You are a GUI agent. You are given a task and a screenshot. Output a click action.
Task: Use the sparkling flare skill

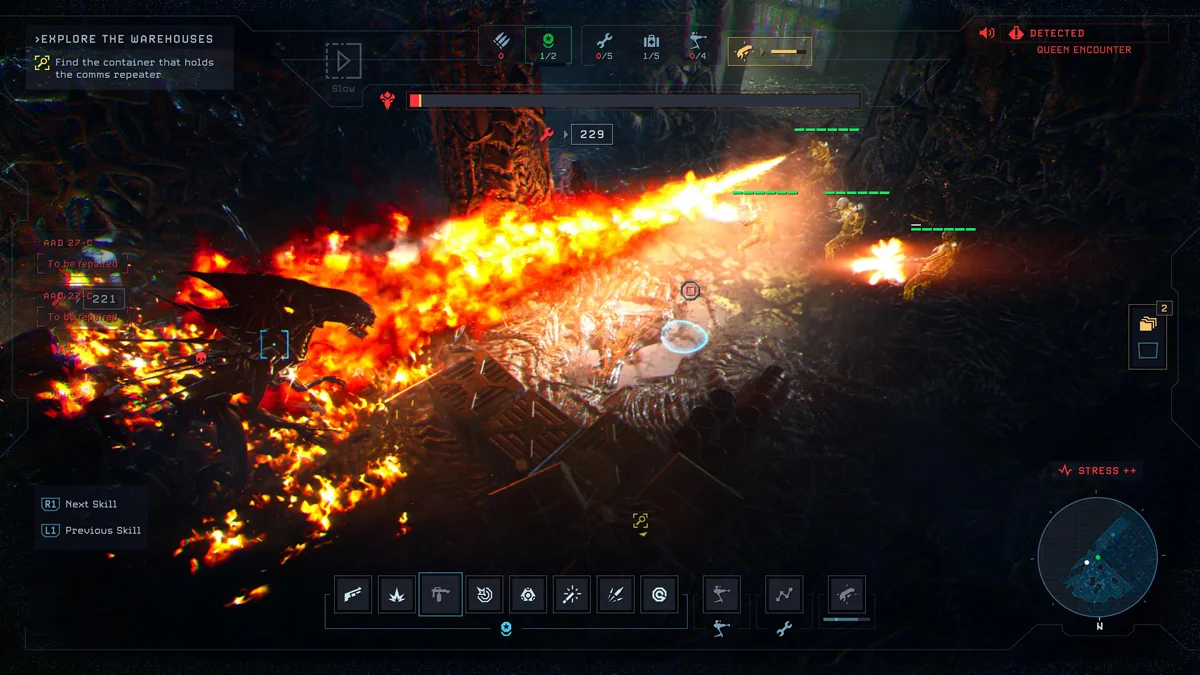point(571,595)
